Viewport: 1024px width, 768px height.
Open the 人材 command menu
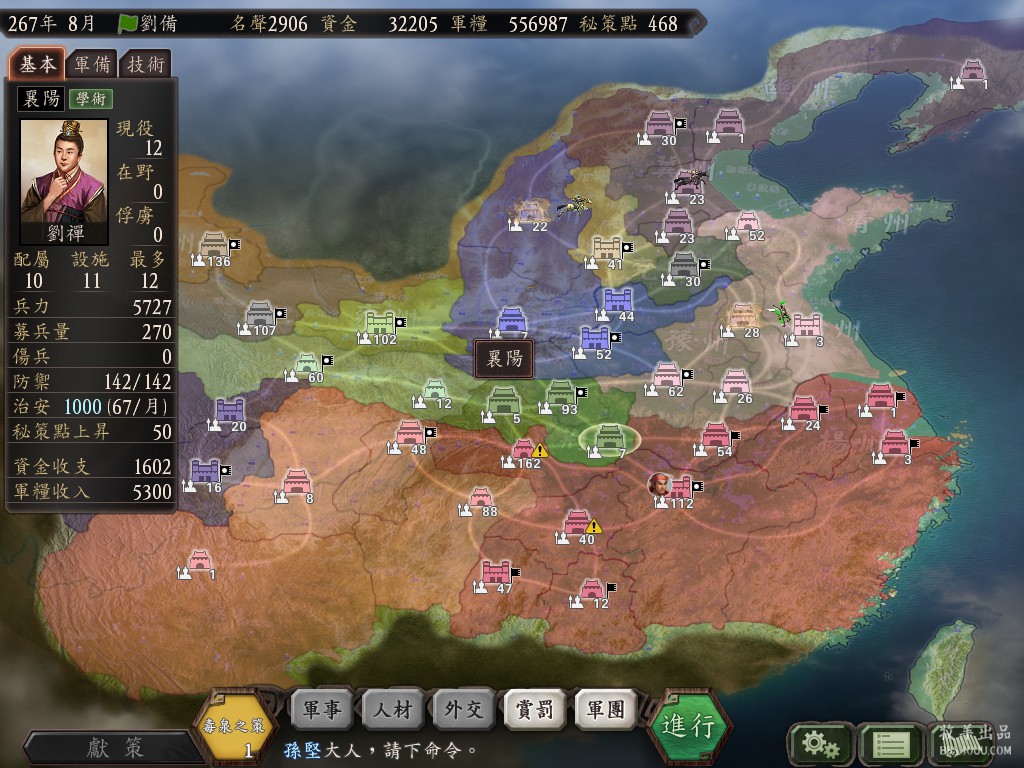(x=392, y=709)
